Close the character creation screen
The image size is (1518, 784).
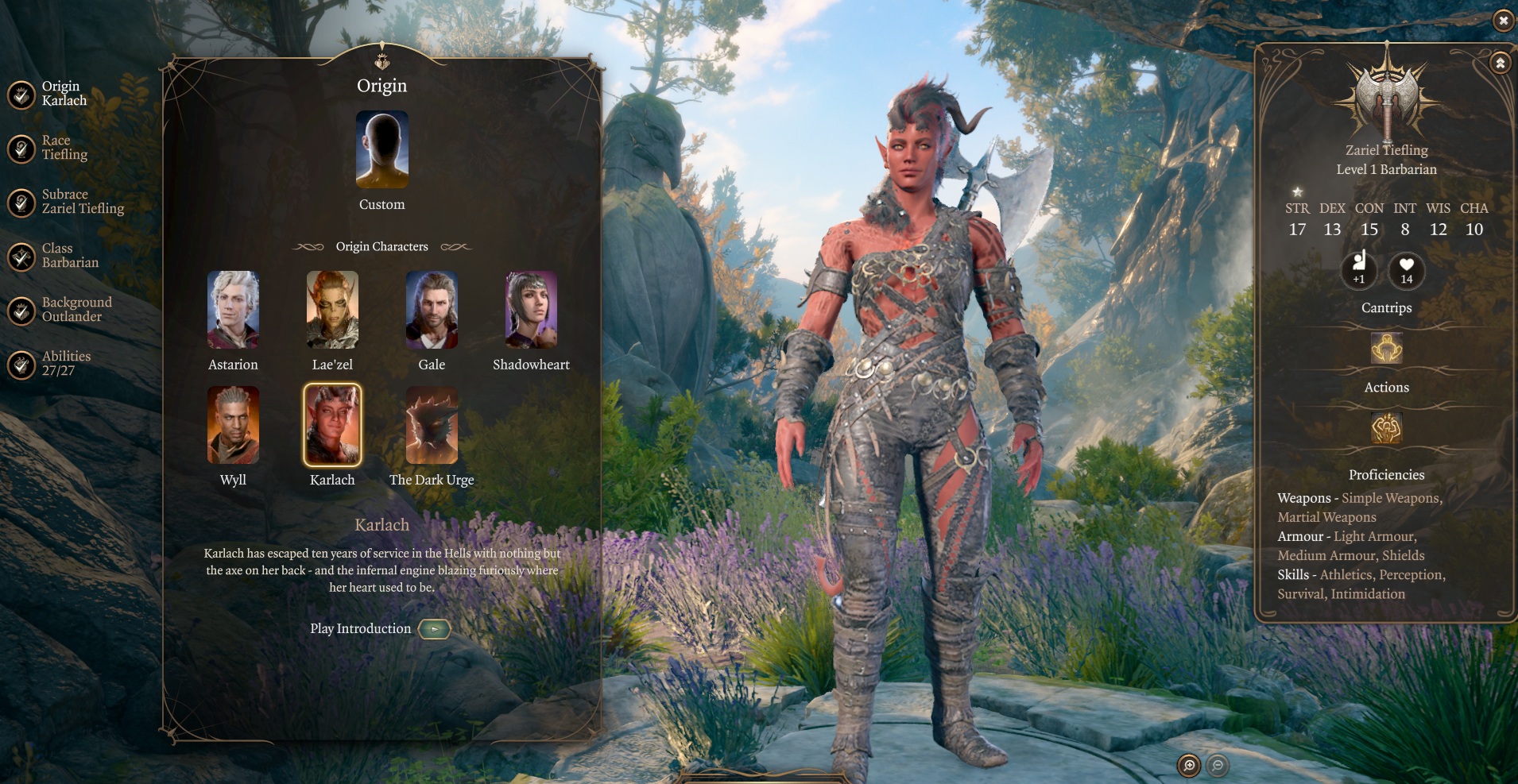[1503, 21]
